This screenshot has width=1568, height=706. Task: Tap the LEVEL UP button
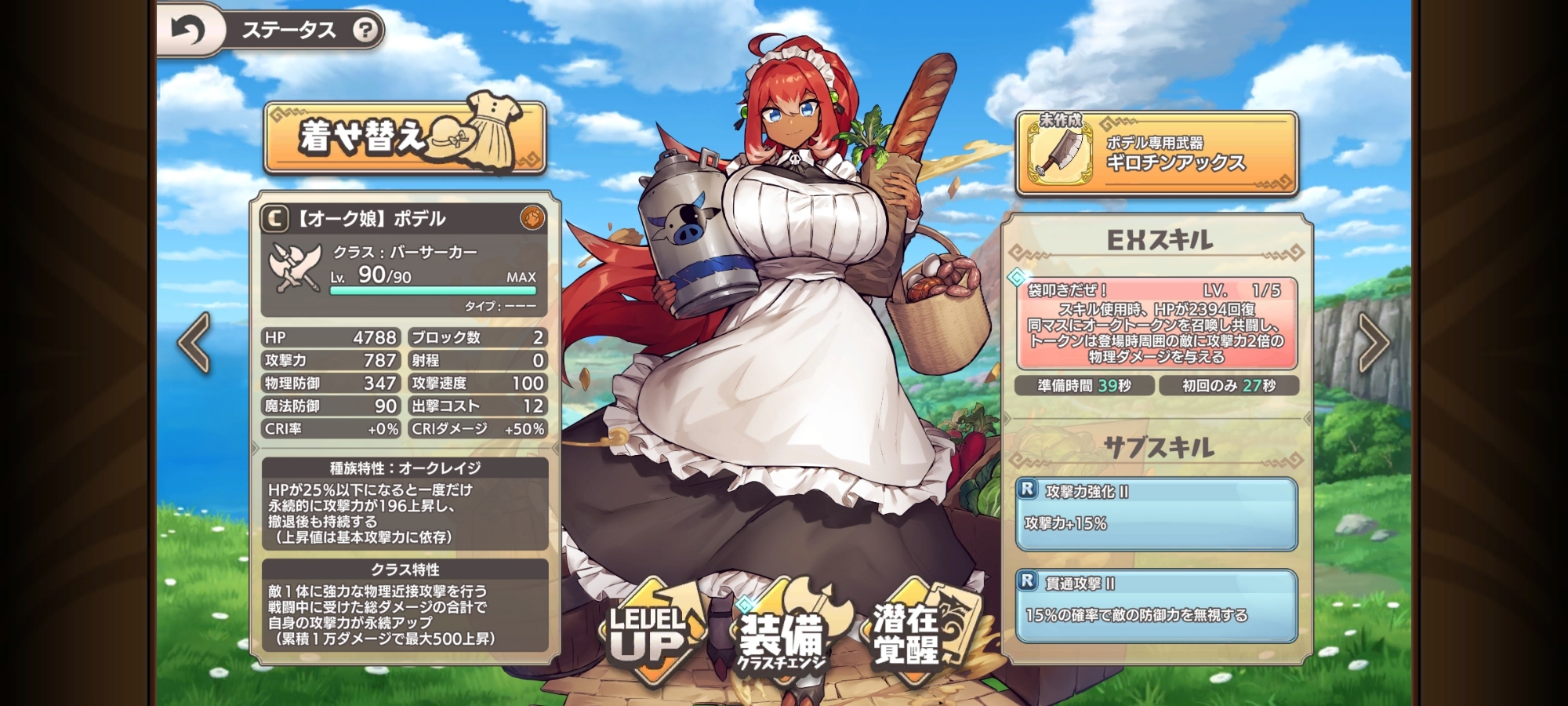pos(649,635)
